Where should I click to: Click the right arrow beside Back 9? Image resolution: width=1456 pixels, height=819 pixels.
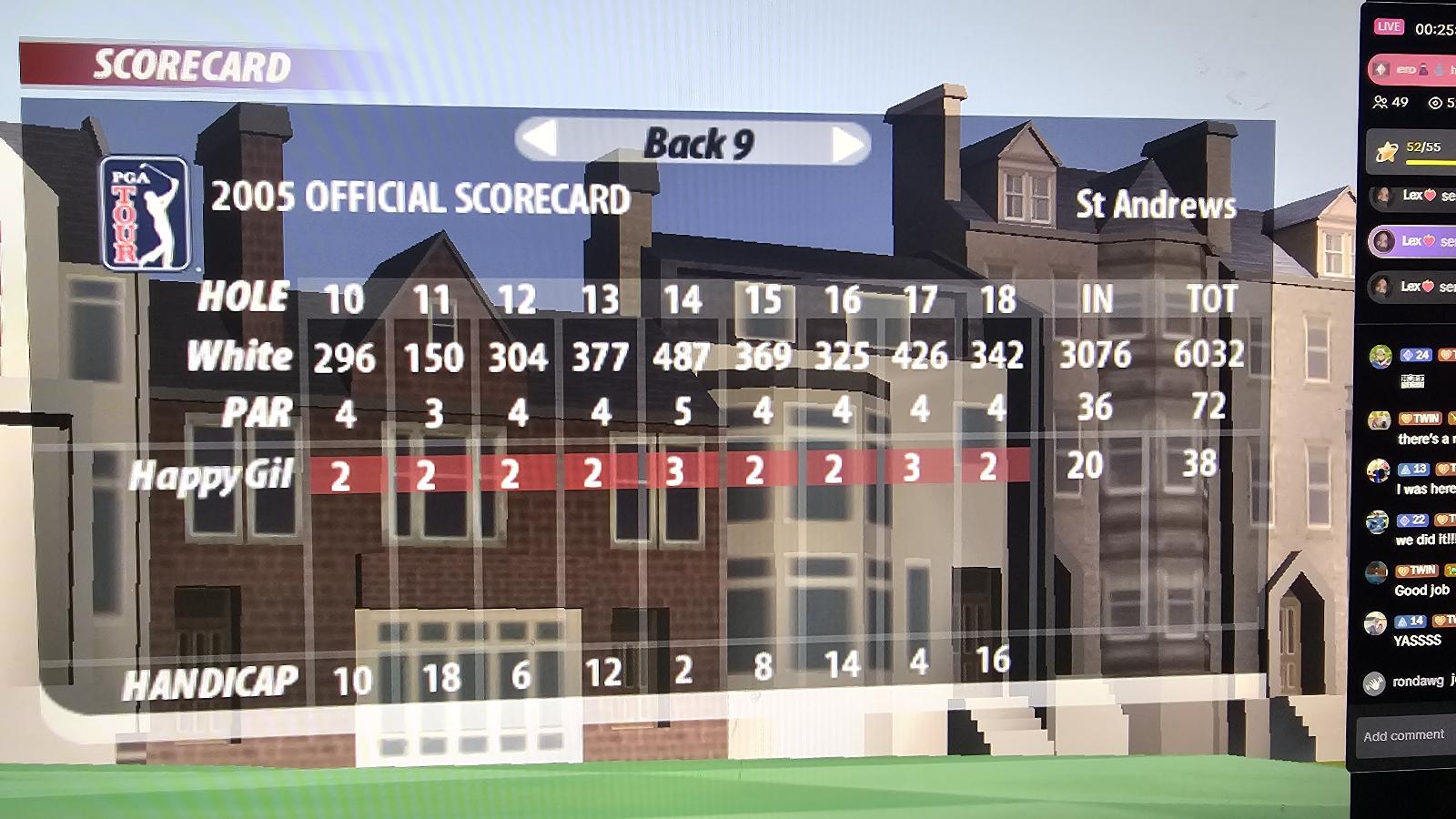(x=847, y=144)
